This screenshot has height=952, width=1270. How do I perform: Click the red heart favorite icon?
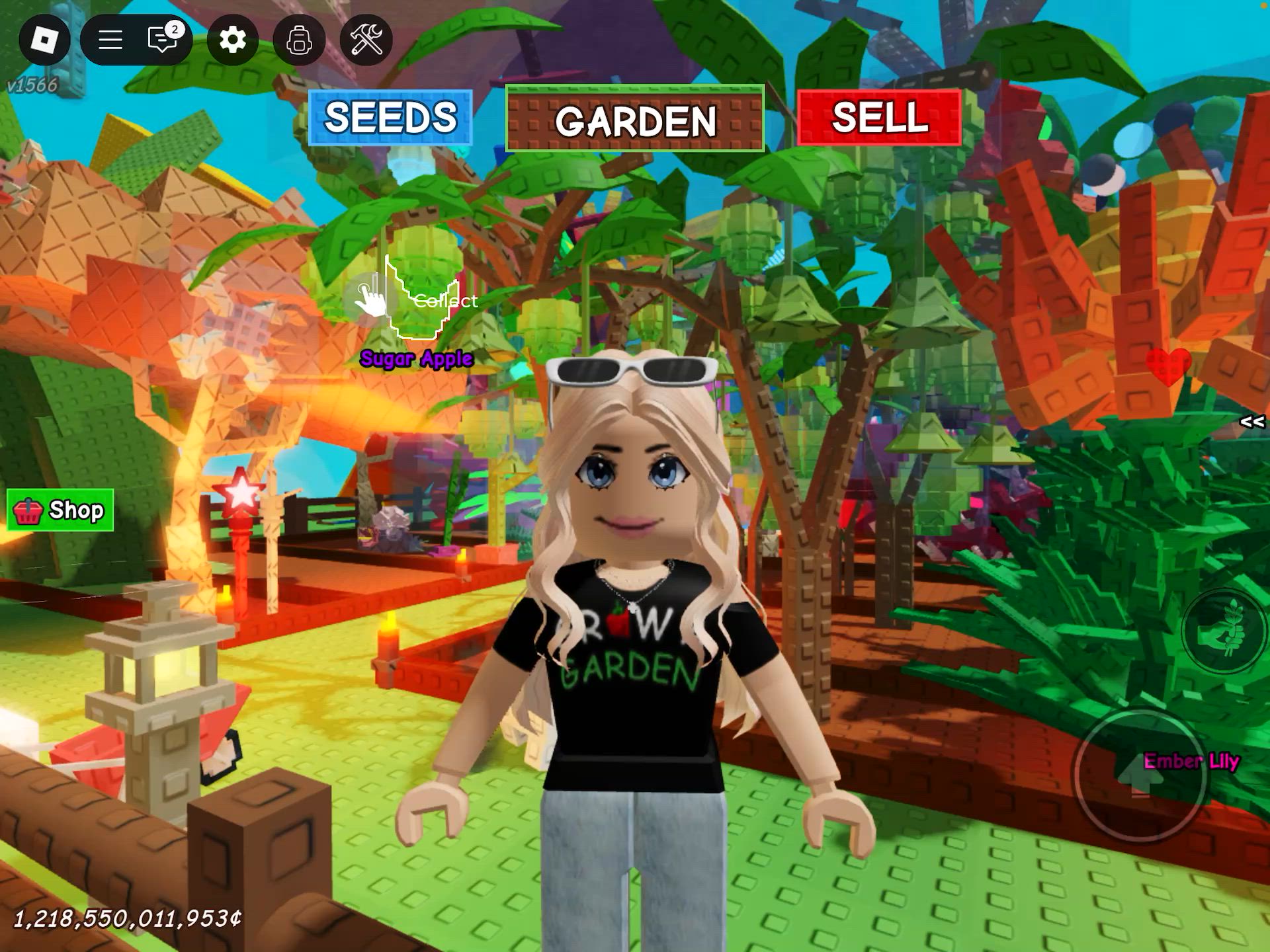click(1169, 368)
